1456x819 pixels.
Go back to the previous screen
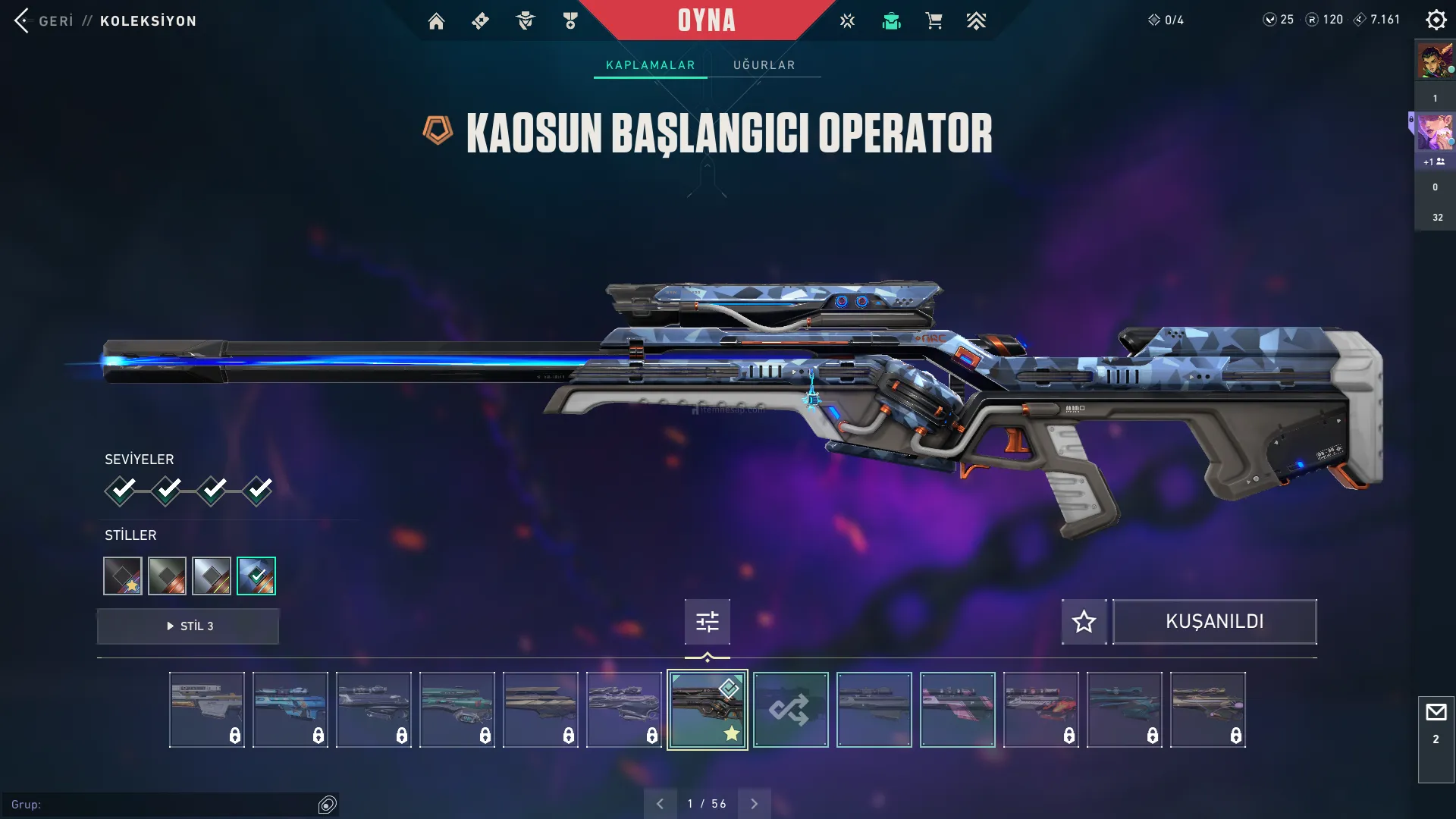click(44, 20)
